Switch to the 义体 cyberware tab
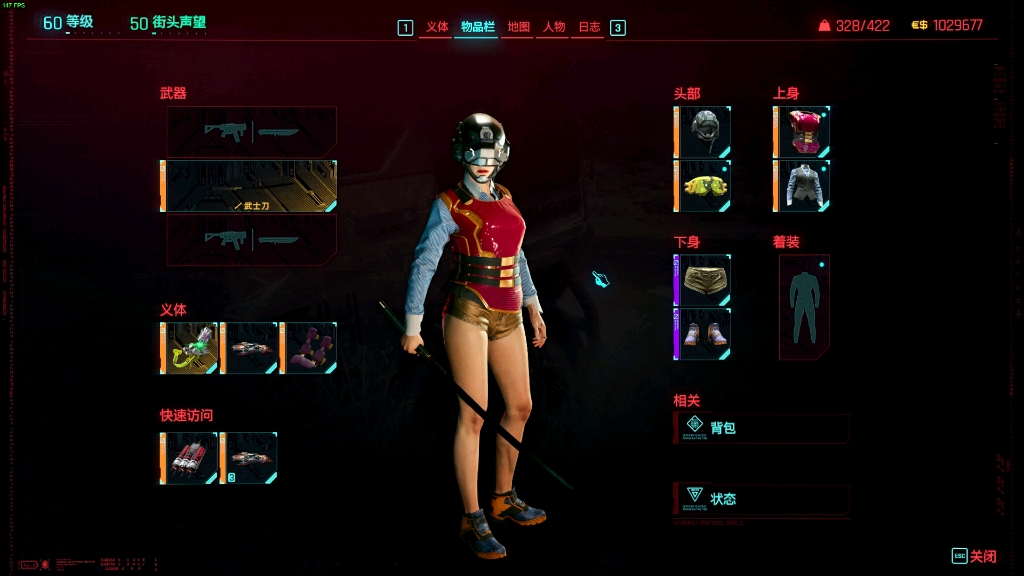 point(437,27)
